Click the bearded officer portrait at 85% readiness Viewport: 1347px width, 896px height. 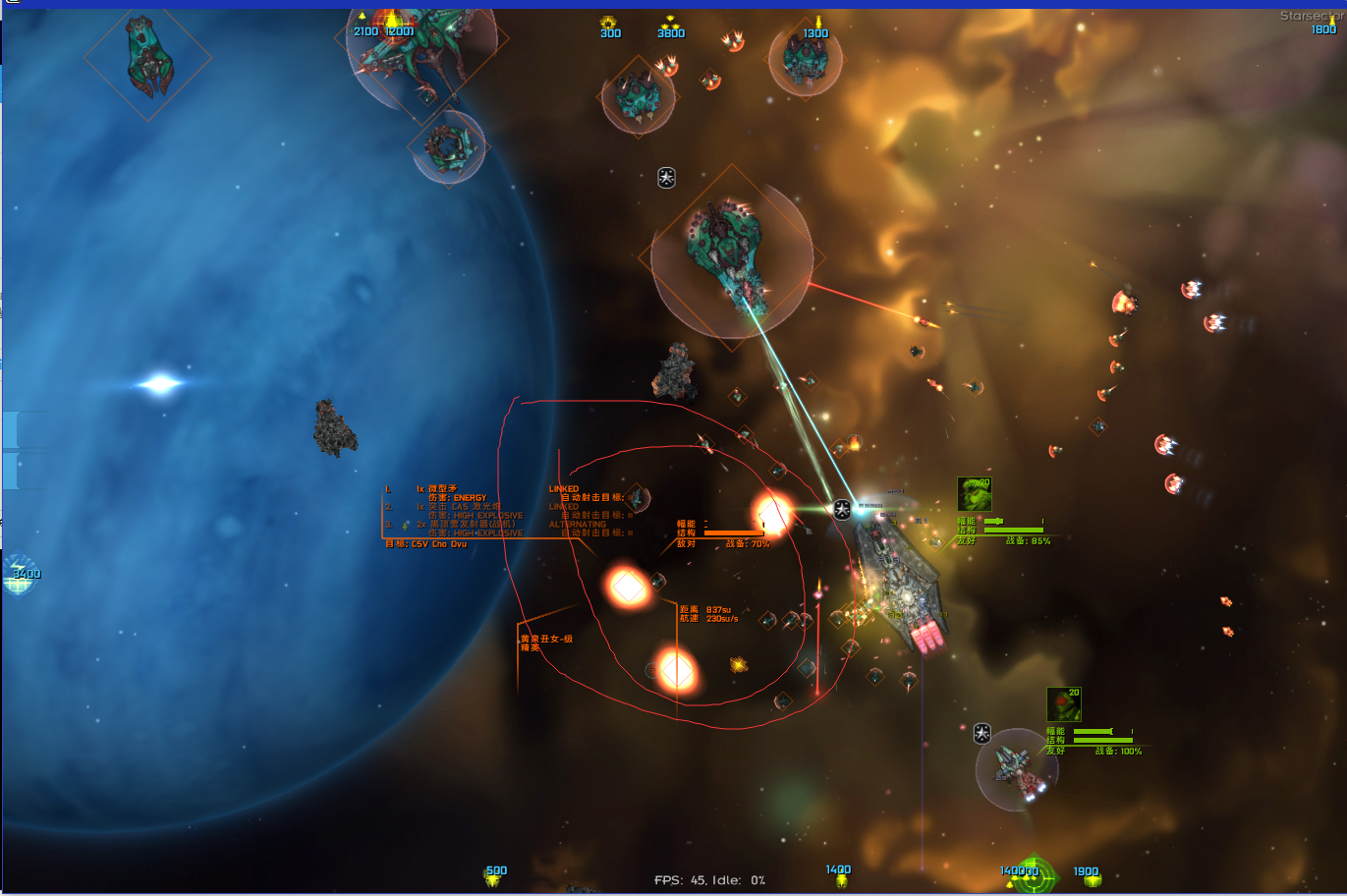click(x=974, y=494)
